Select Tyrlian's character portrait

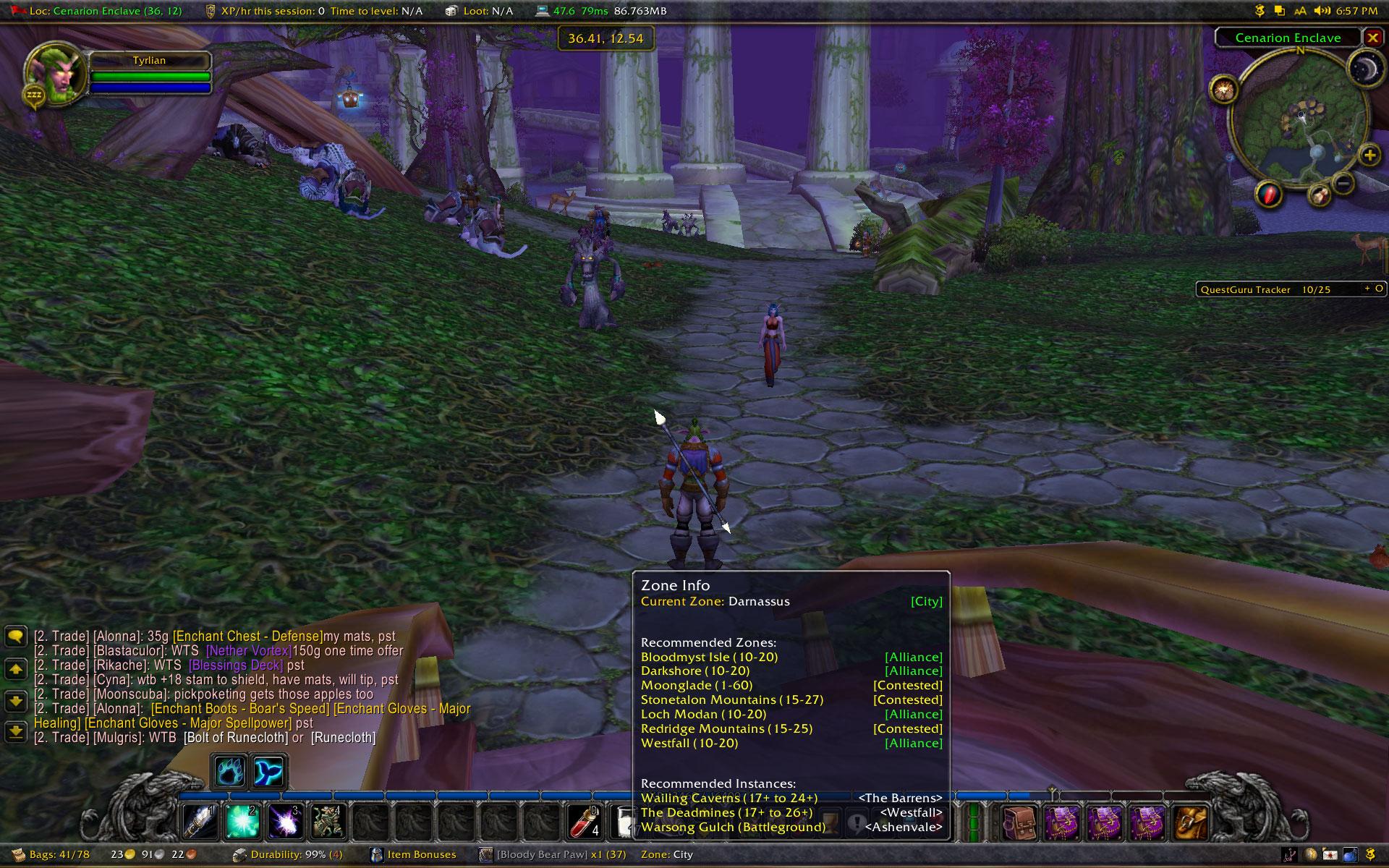tap(54, 72)
